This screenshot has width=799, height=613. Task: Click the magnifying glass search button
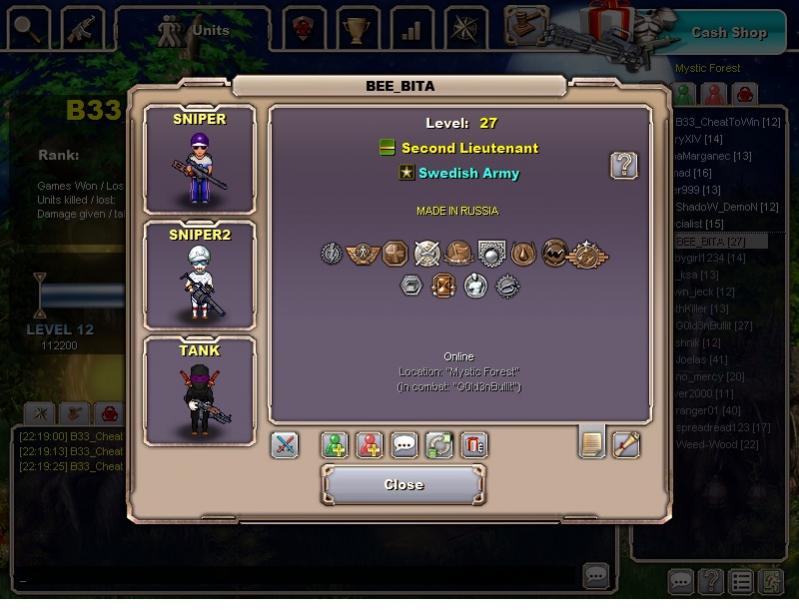pyautogui.click(x=29, y=29)
